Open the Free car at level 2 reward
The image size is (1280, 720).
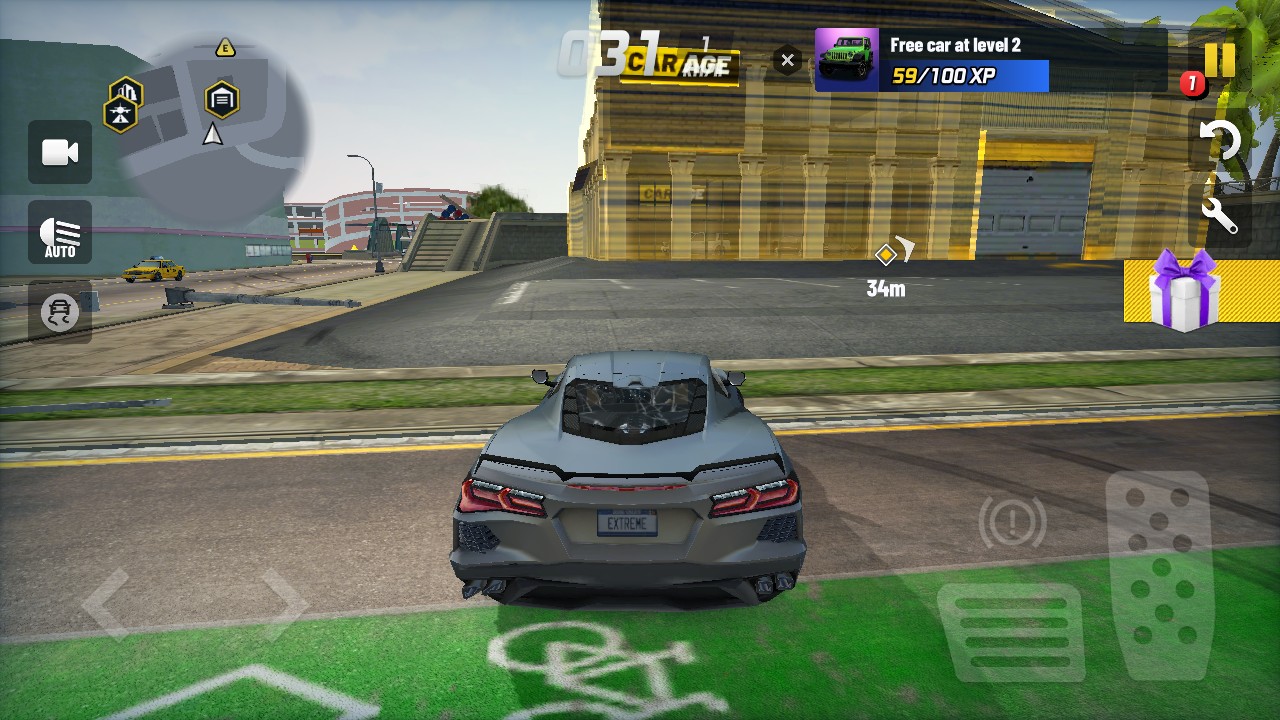click(x=932, y=60)
